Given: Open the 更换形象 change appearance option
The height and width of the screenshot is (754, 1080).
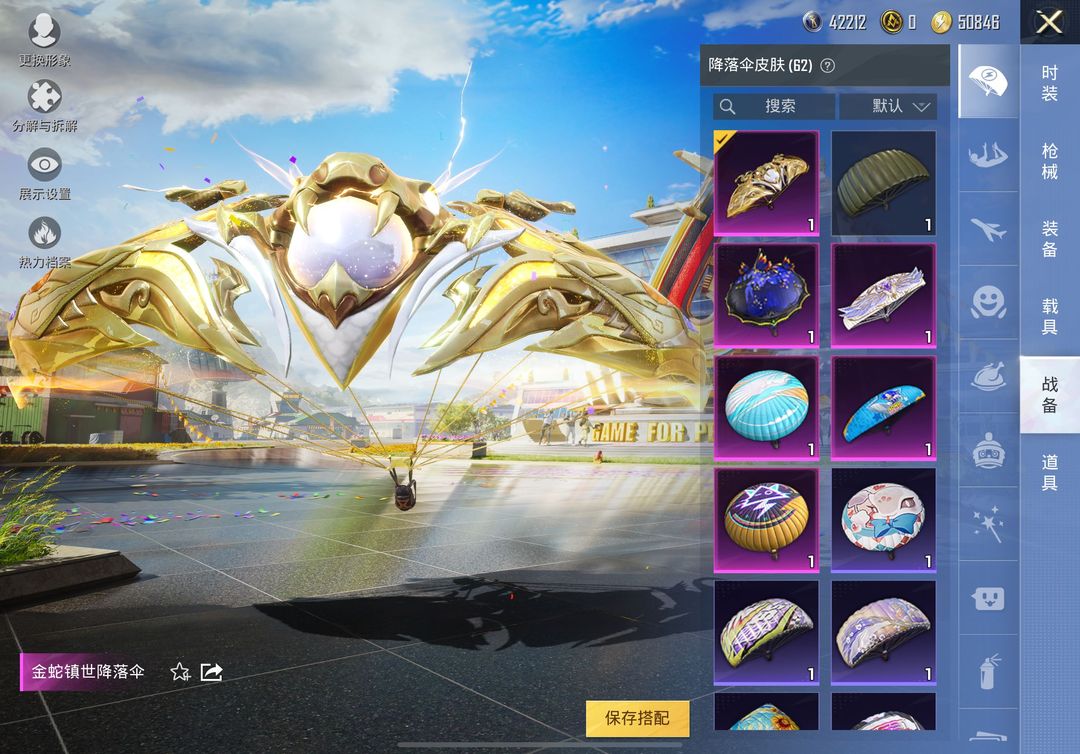Looking at the screenshot, I should (45, 41).
